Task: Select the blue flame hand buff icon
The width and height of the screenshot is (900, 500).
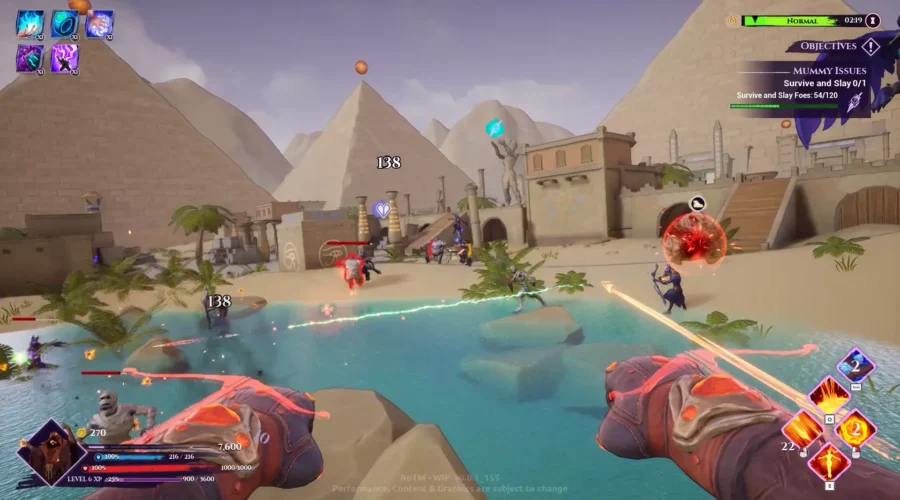Action: (29, 23)
